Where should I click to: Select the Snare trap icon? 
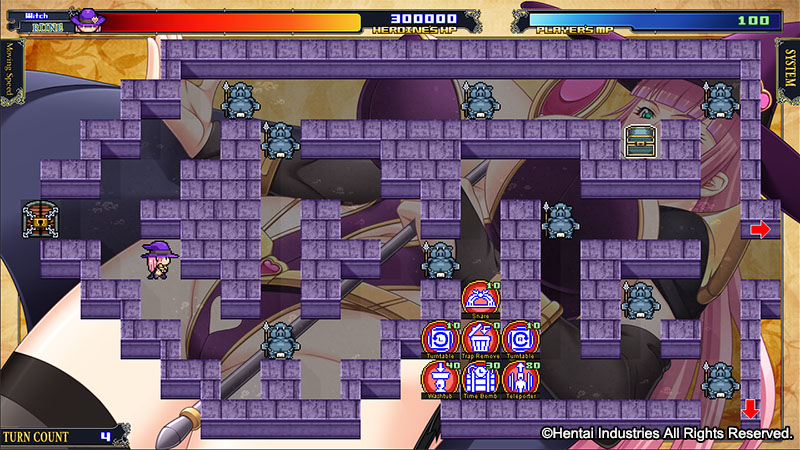point(480,299)
